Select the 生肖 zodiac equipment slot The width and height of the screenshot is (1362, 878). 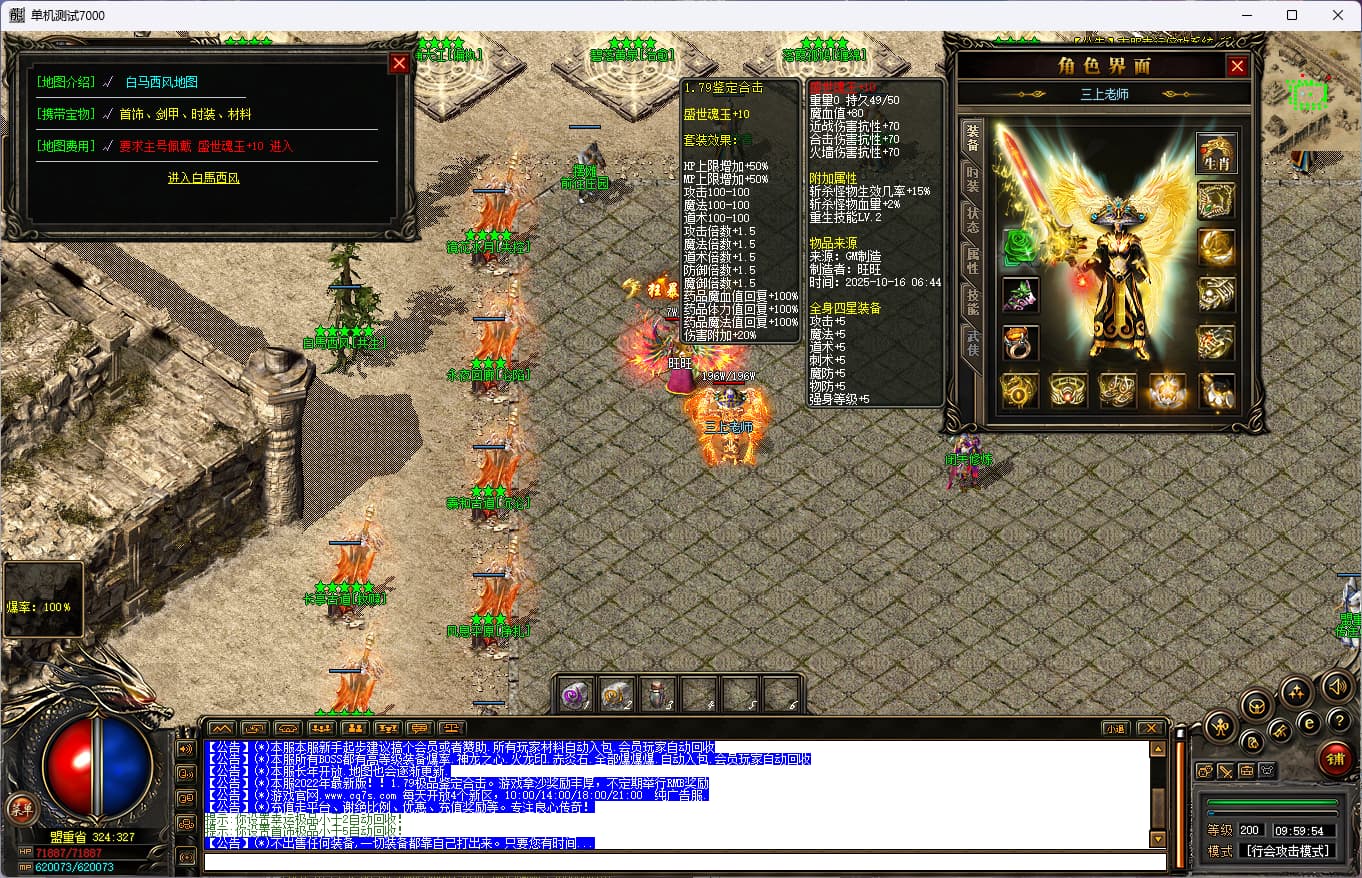pyautogui.click(x=1216, y=153)
